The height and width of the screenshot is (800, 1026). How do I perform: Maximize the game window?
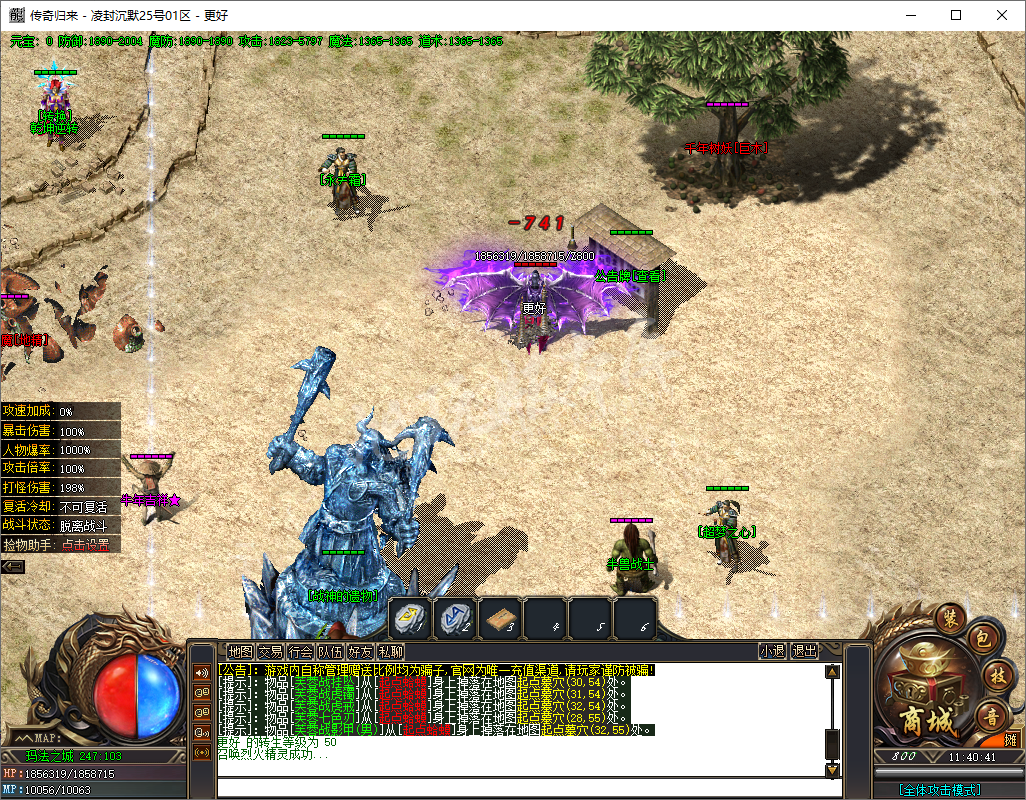(x=956, y=15)
